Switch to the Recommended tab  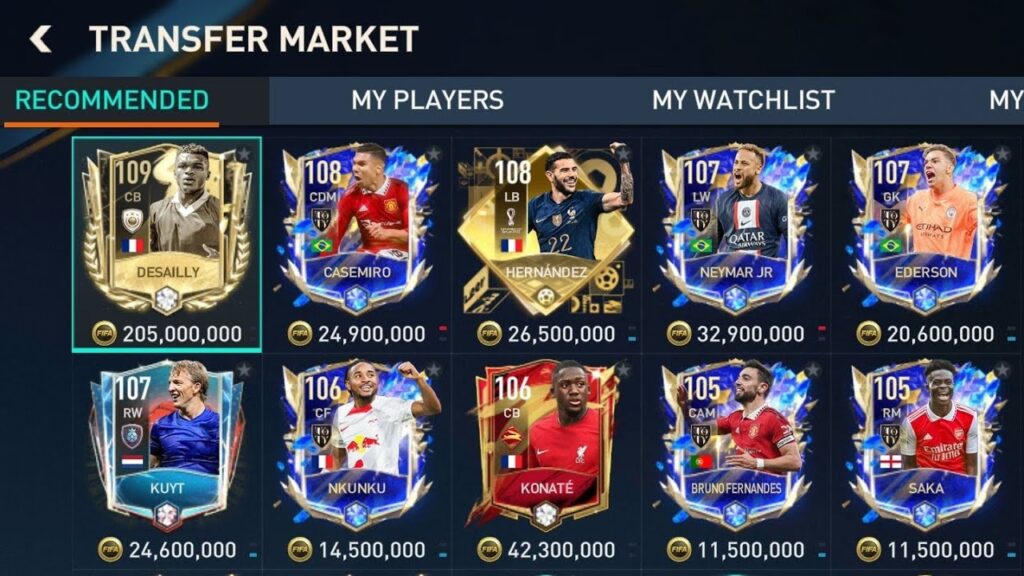[x=111, y=100]
